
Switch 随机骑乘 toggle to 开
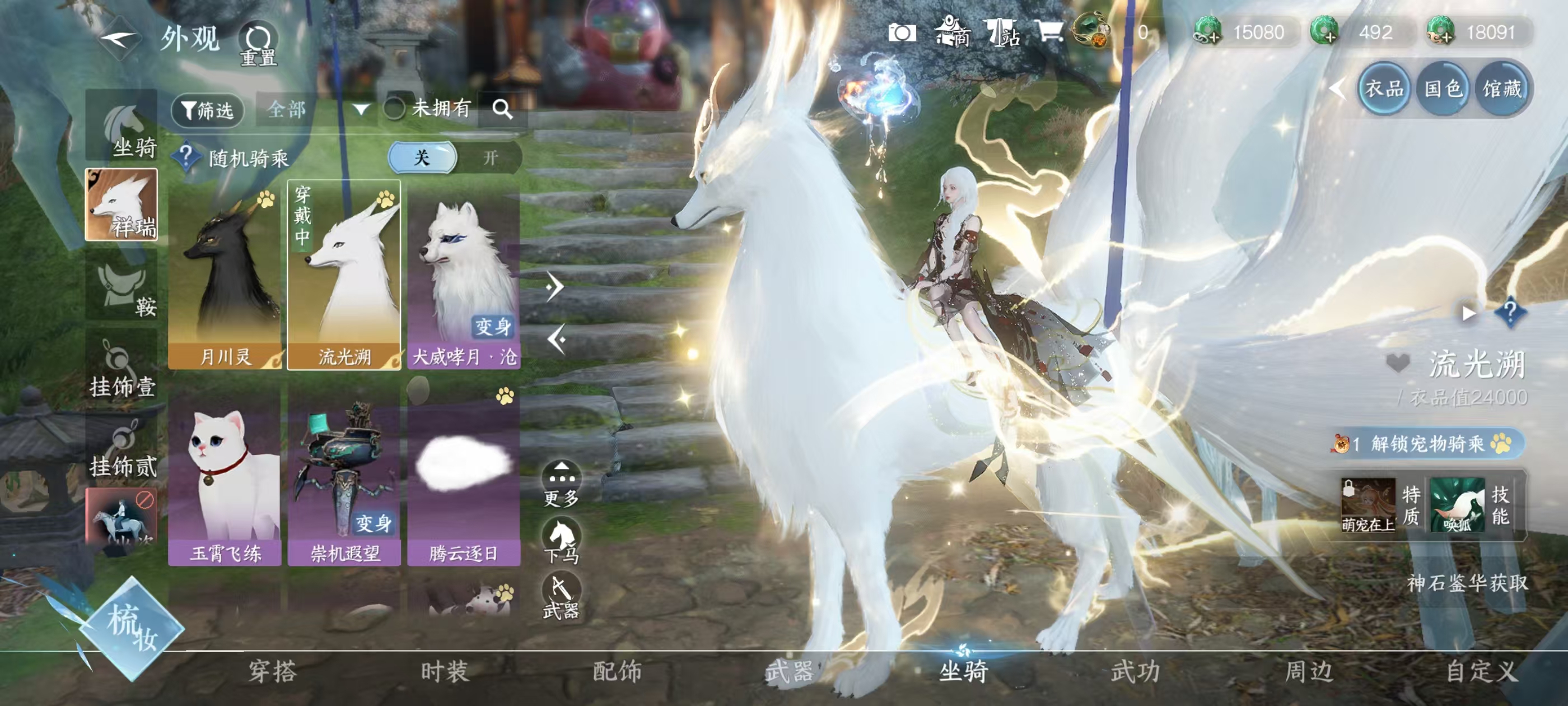[x=490, y=159]
